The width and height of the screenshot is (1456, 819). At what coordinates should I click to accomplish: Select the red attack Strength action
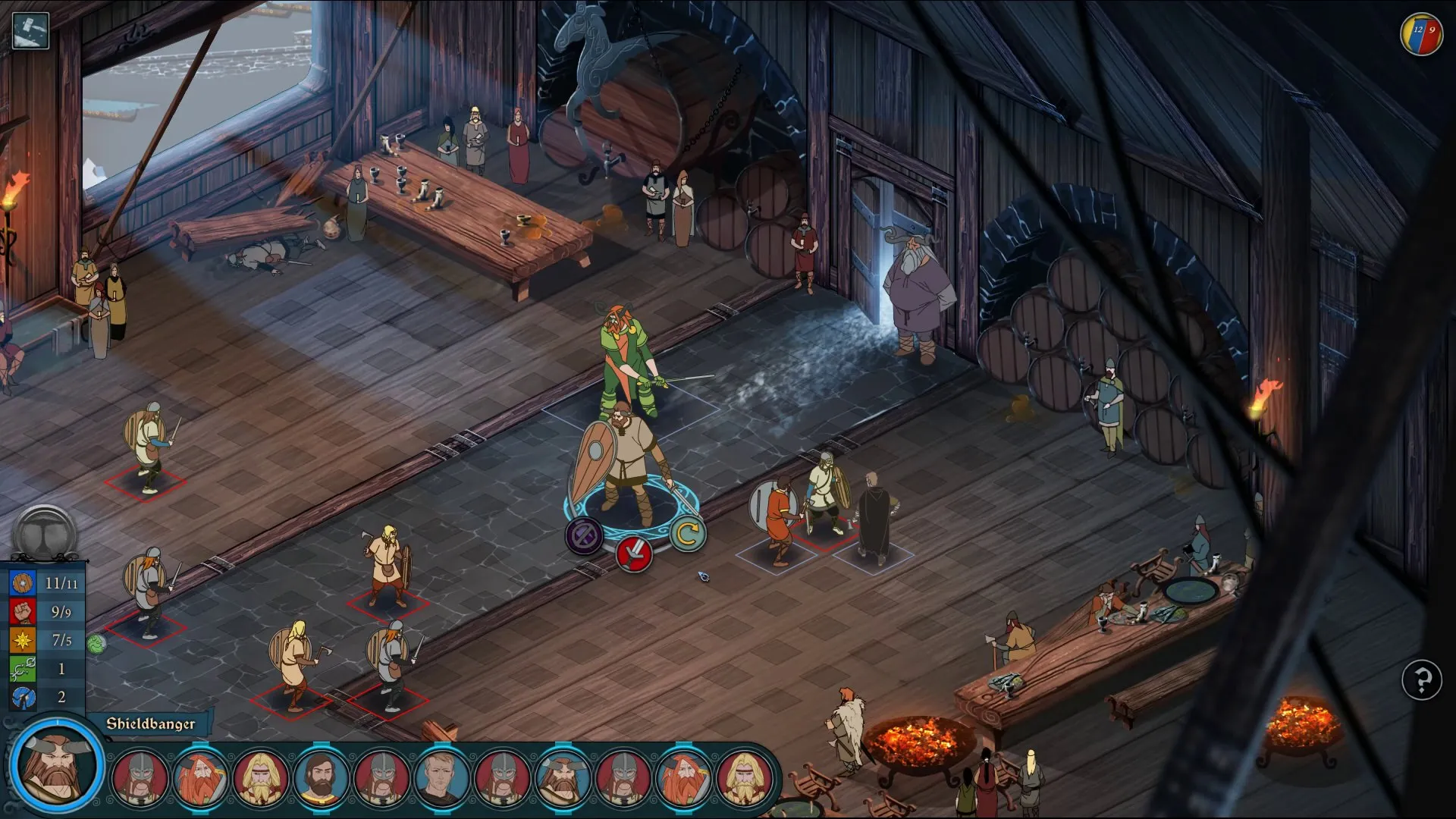[635, 554]
